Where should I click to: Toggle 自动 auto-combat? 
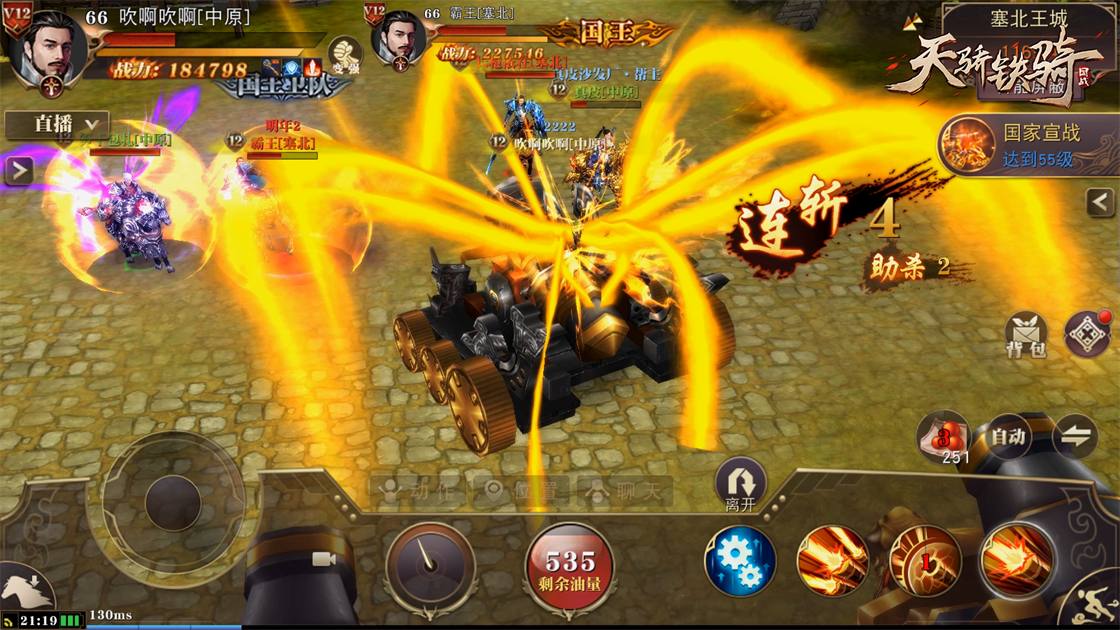point(1007,437)
